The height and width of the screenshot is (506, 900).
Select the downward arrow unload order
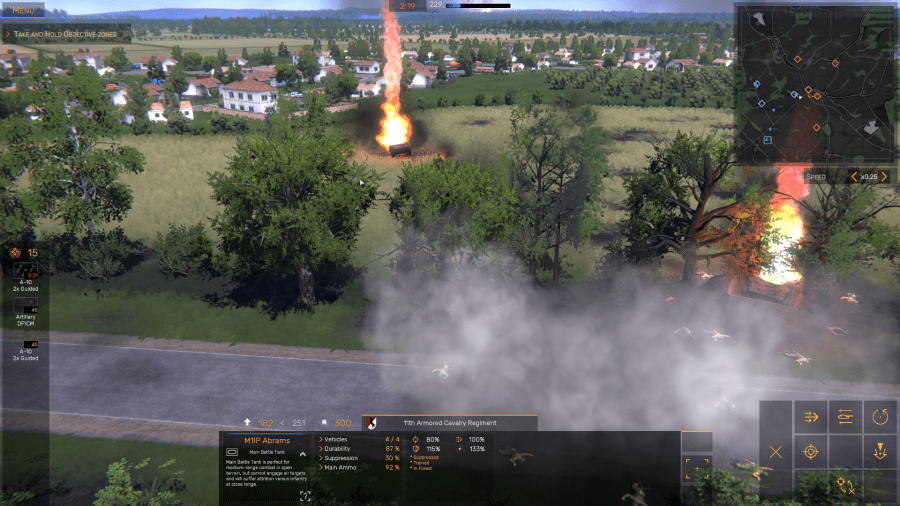880,452
